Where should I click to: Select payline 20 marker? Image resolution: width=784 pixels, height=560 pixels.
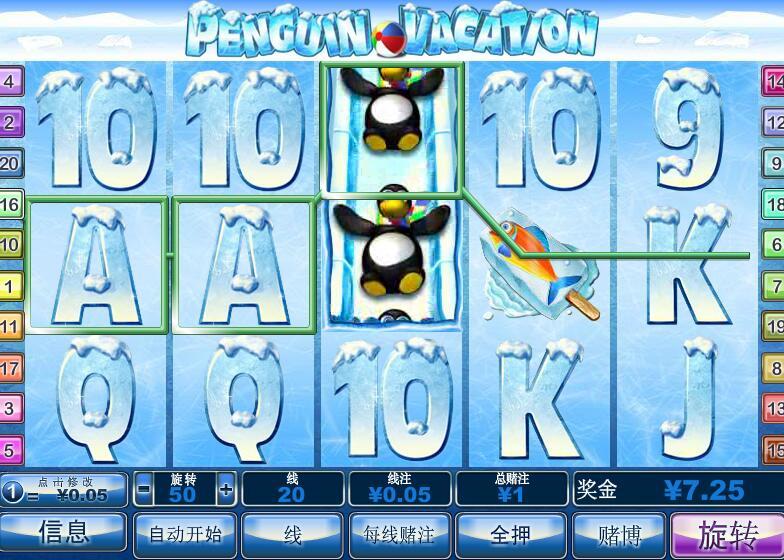[x=10, y=163]
